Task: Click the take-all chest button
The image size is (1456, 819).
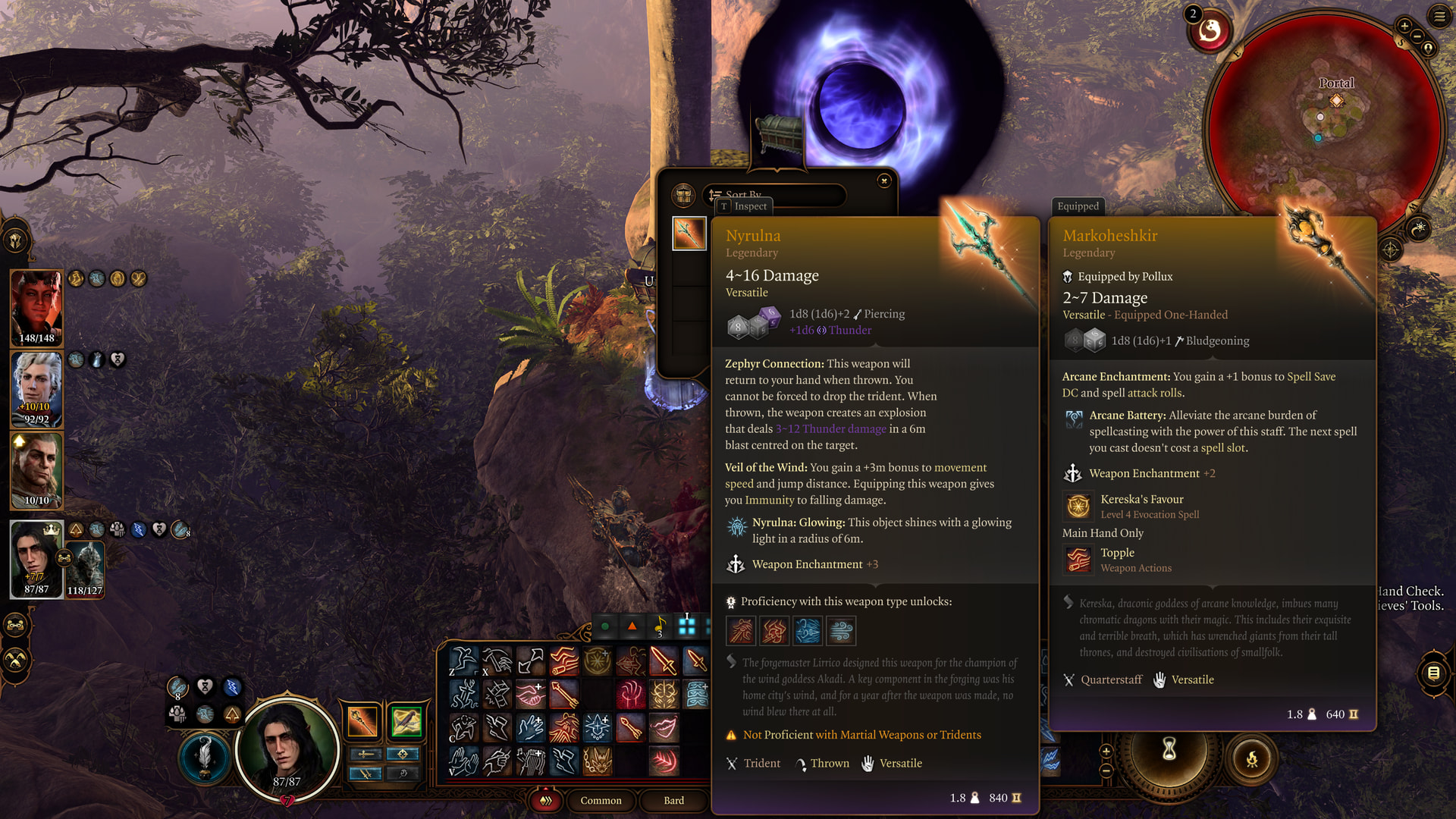Action: tap(683, 196)
